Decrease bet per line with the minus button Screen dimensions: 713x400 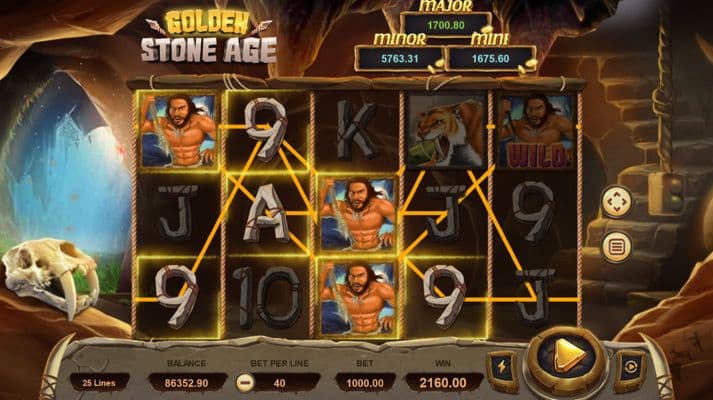pos(245,382)
